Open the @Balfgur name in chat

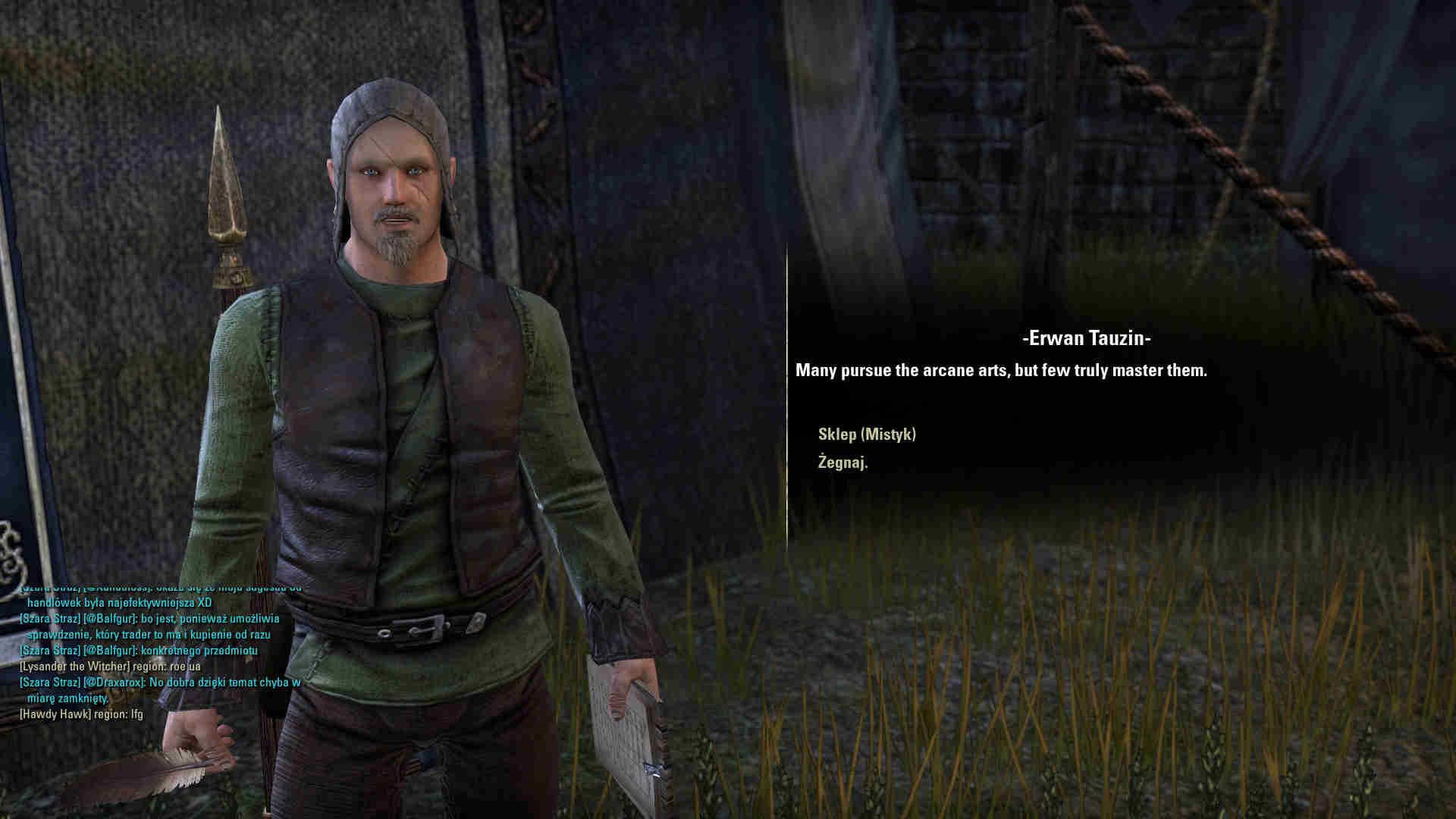click(110, 619)
